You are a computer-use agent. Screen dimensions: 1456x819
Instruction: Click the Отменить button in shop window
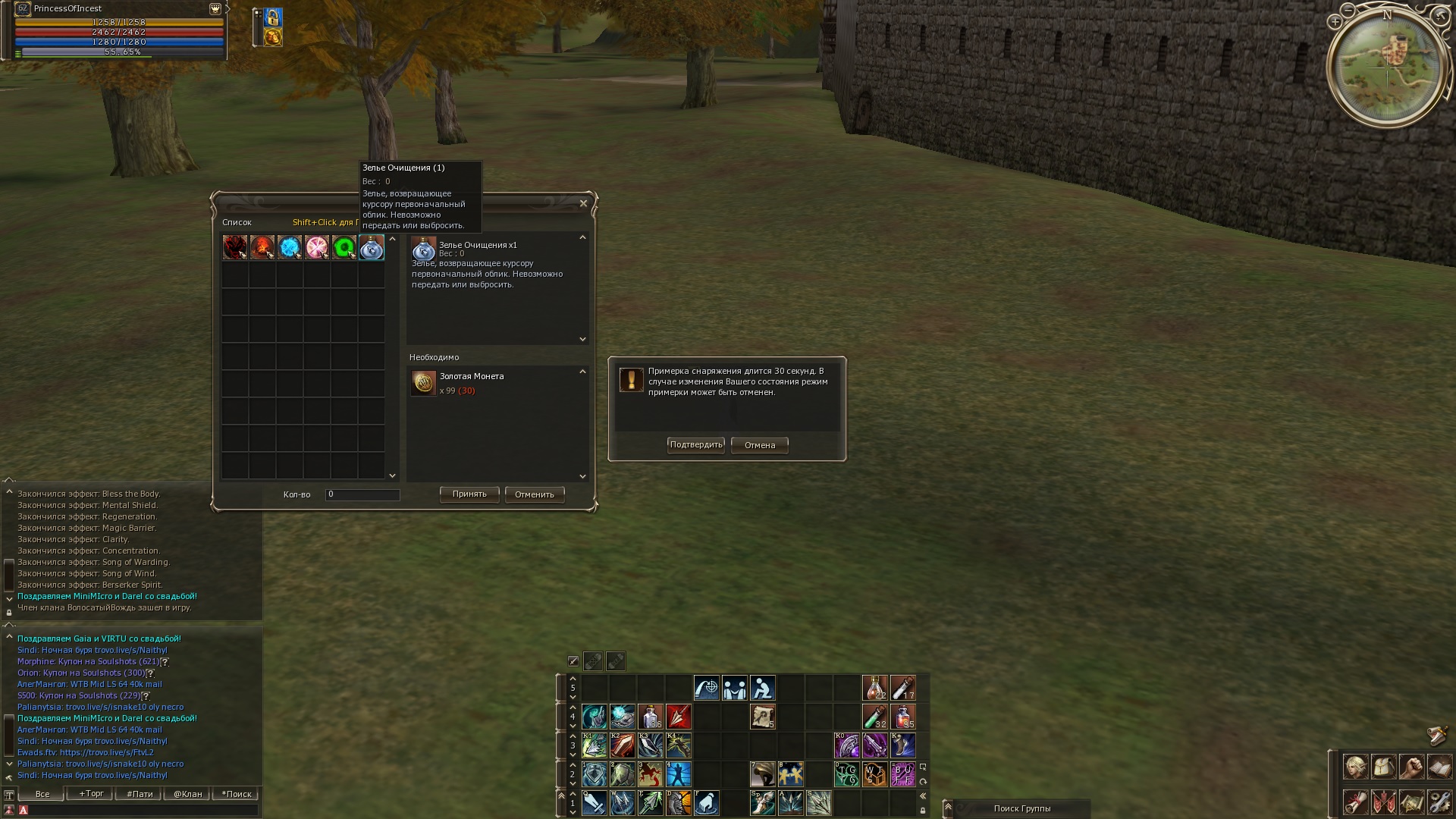pos(535,494)
